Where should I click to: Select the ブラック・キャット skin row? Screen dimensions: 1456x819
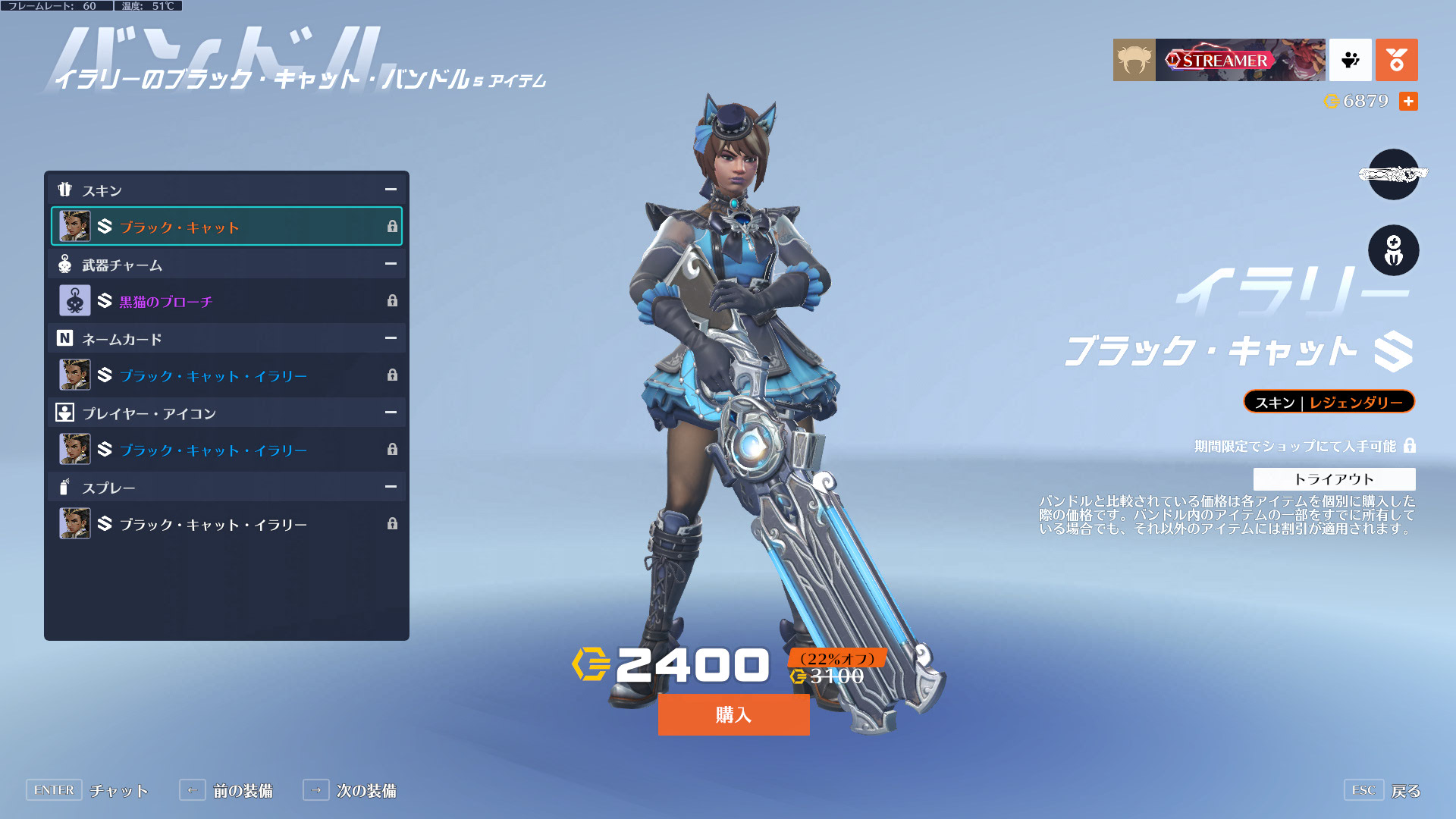pos(226,227)
